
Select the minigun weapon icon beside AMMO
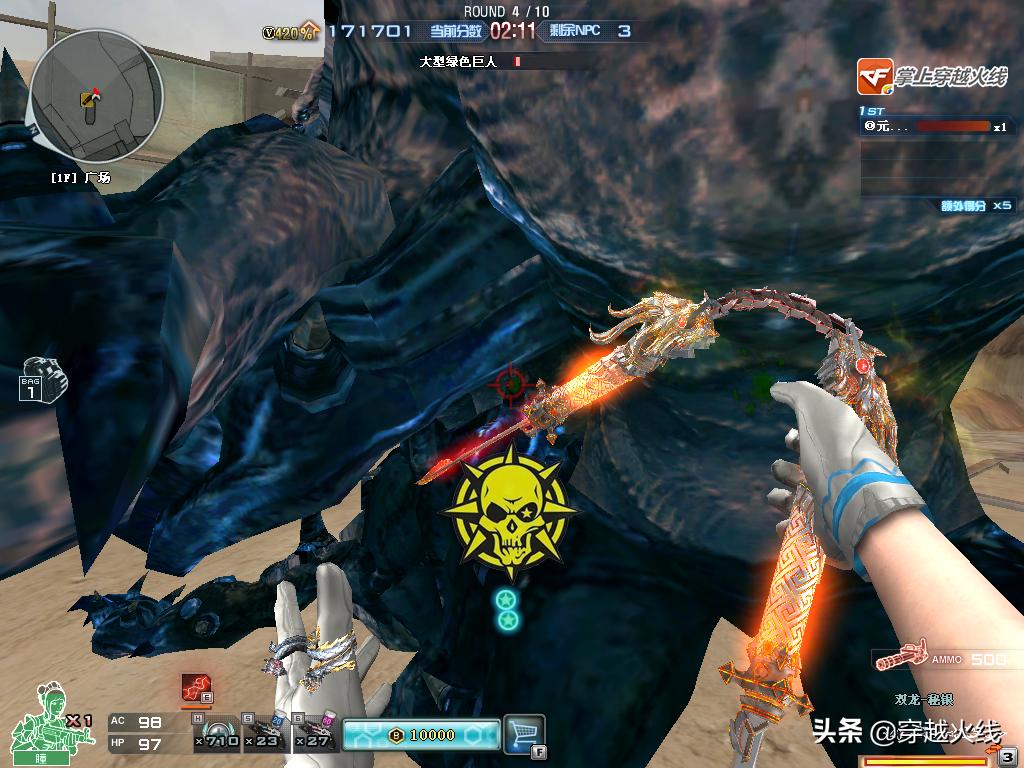coord(902,659)
